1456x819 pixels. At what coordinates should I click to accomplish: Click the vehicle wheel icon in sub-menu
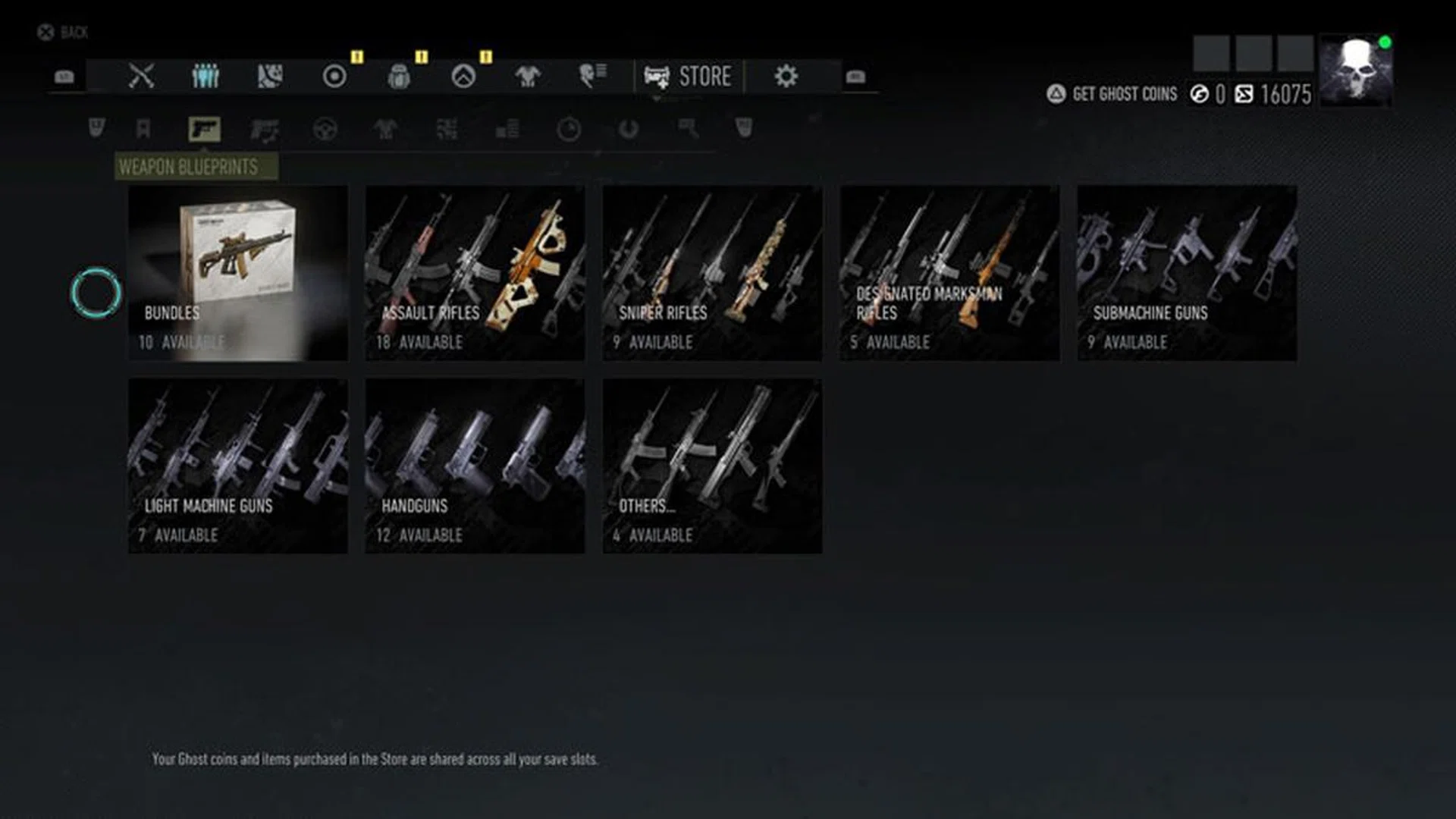(326, 130)
